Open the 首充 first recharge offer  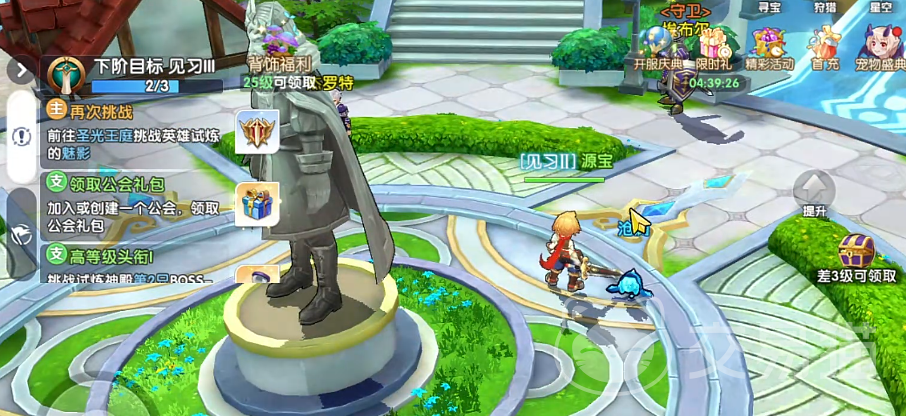point(825,49)
